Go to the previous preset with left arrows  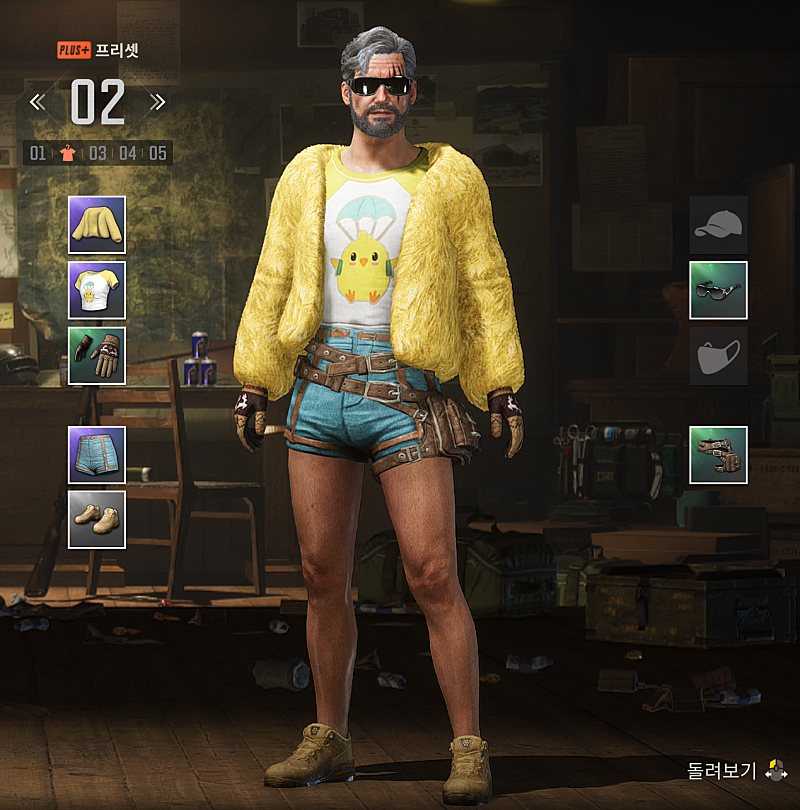click(x=37, y=102)
